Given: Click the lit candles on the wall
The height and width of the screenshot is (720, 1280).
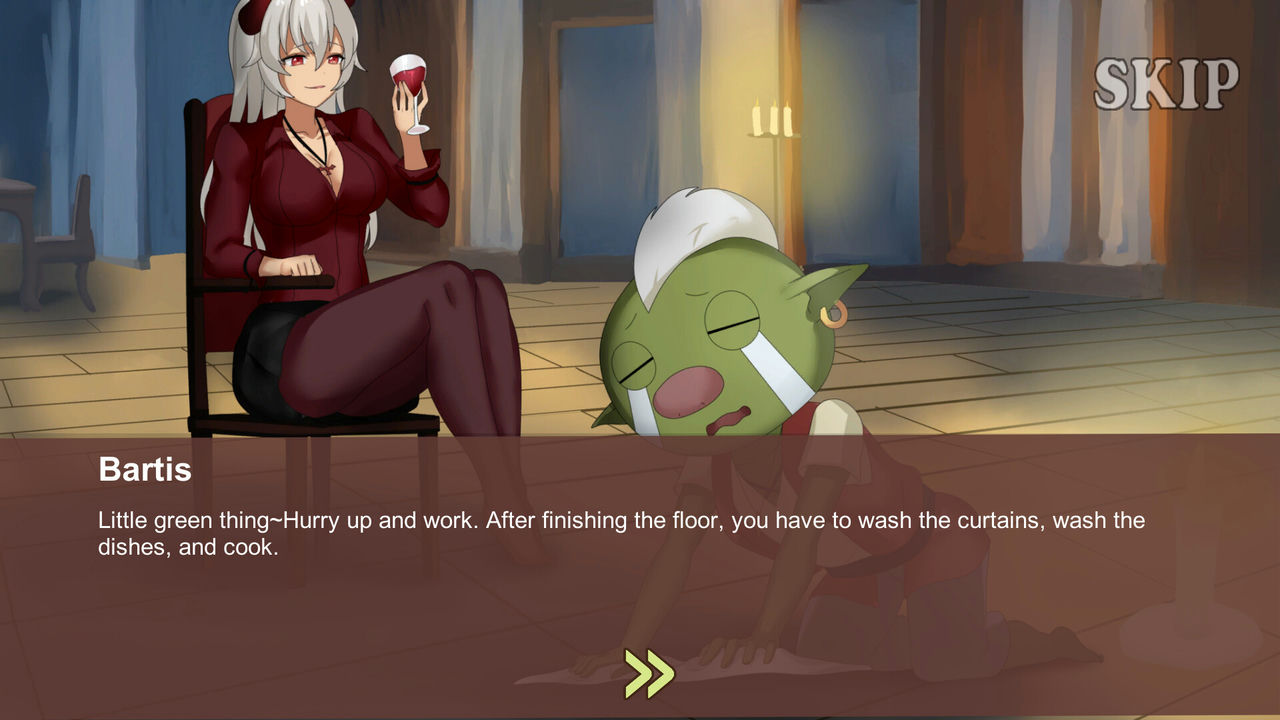Looking at the screenshot, I should [x=770, y=120].
